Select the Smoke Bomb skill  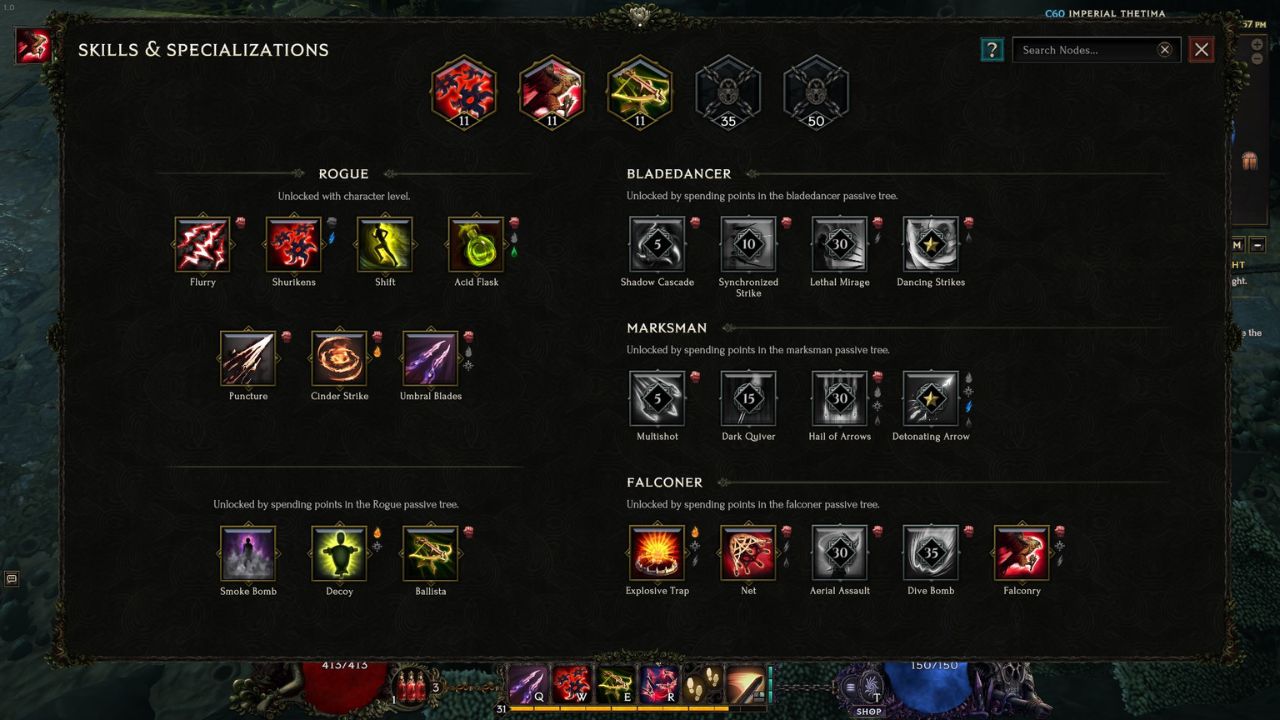(x=248, y=552)
